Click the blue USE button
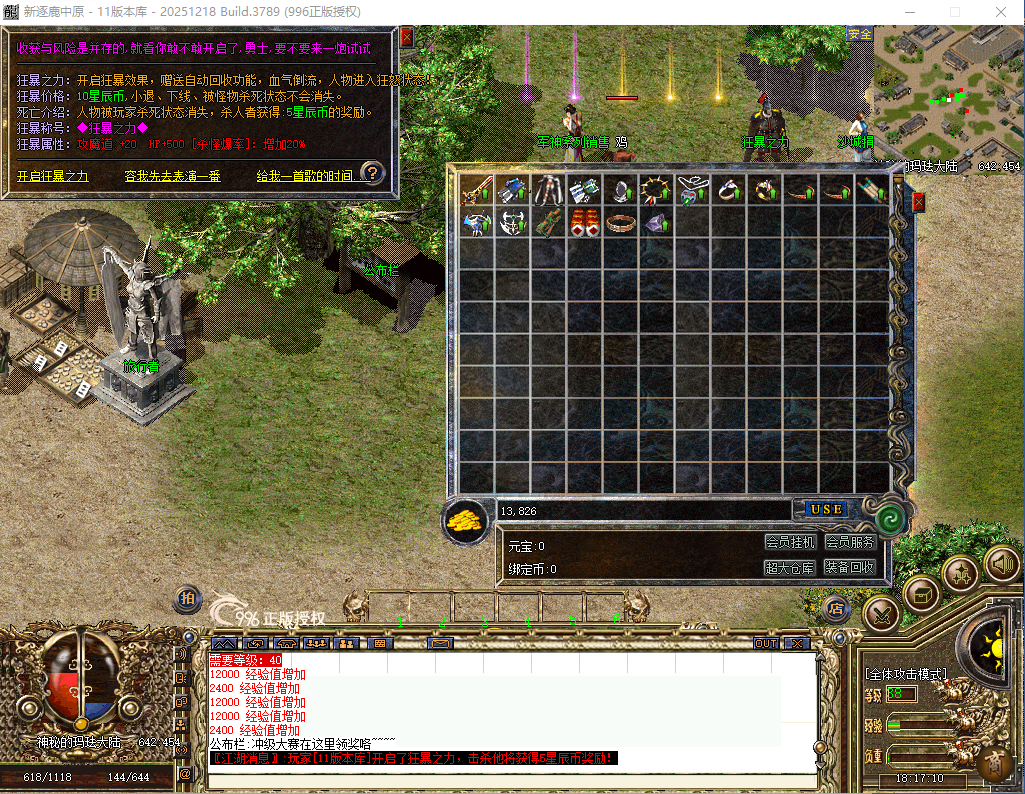This screenshot has height=794, width=1025. pos(826,509)
